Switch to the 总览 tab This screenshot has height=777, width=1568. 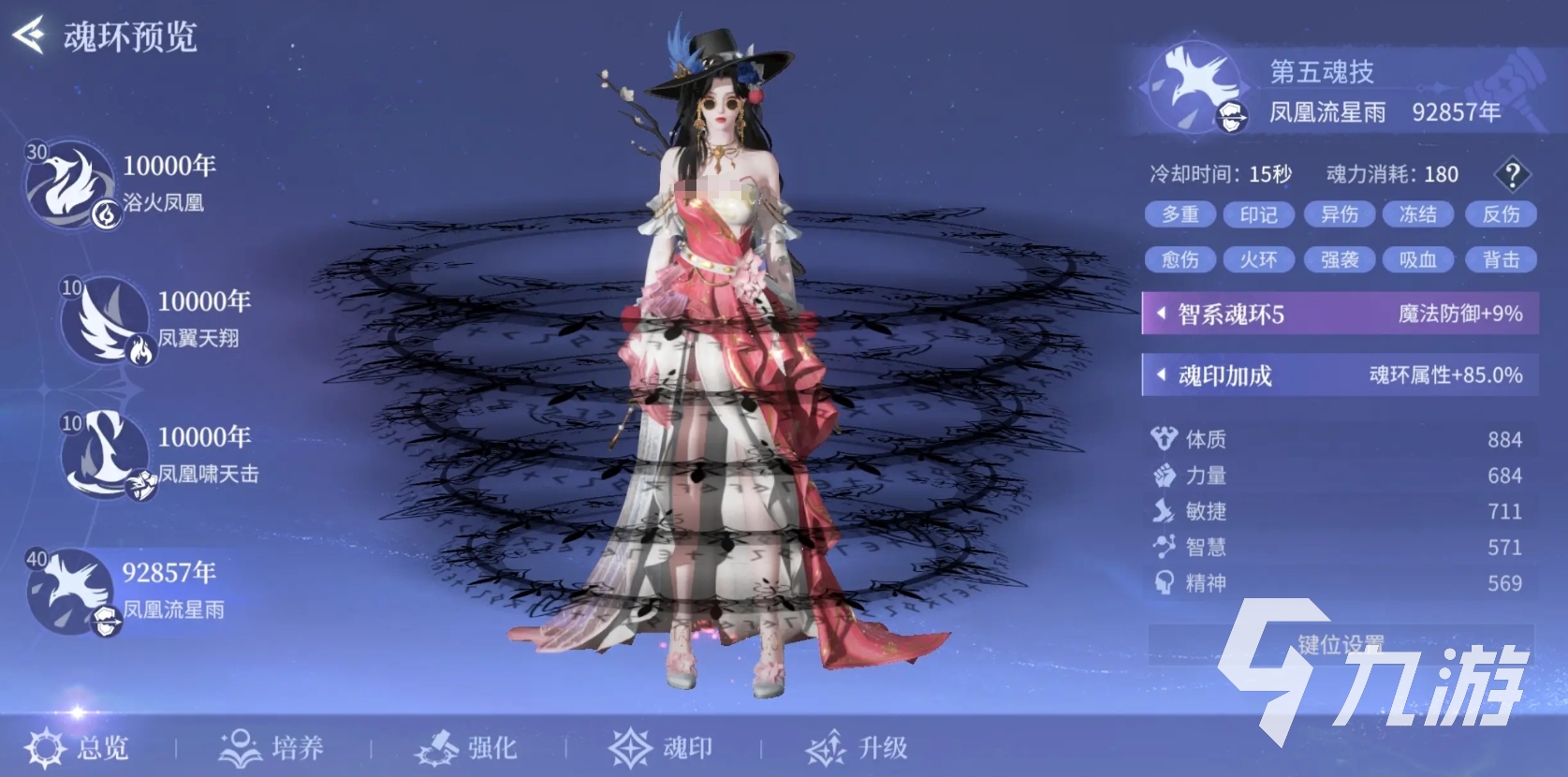tap(79, 747)
